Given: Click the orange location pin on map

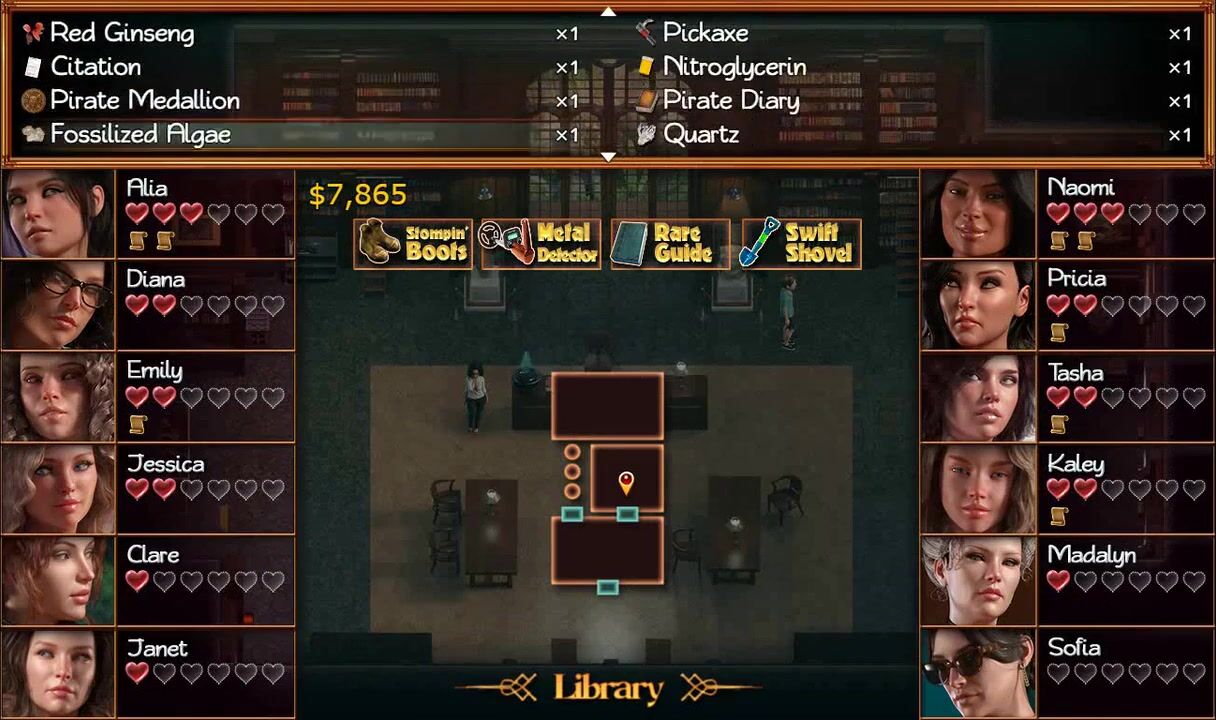Looking at the screenshot, I should point(626,483).
